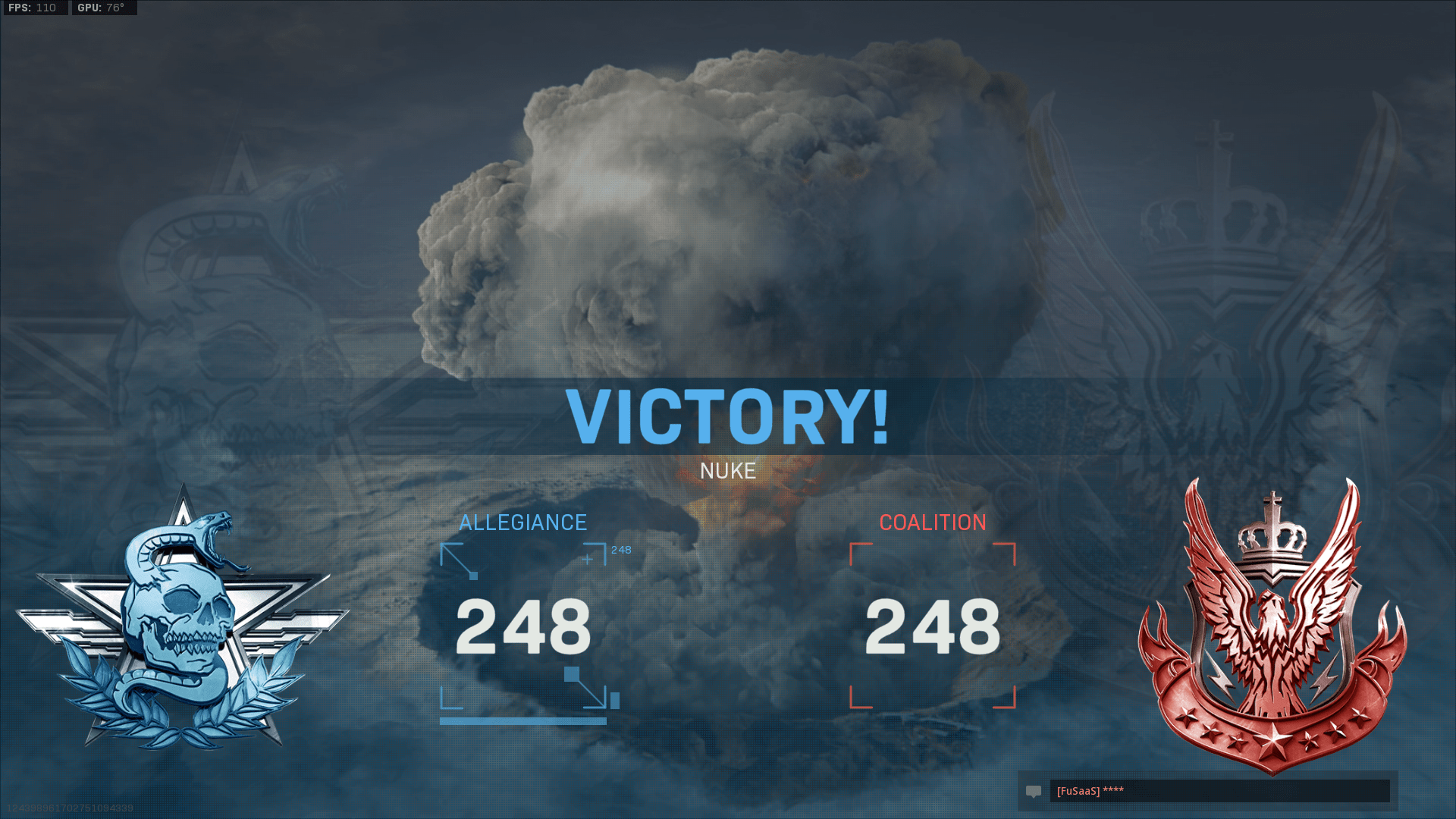Image resolution: width=1456 pixels, height=819 pixels.
Task: Click the chat speech bubble icon
Action: tap(1034, 791)
